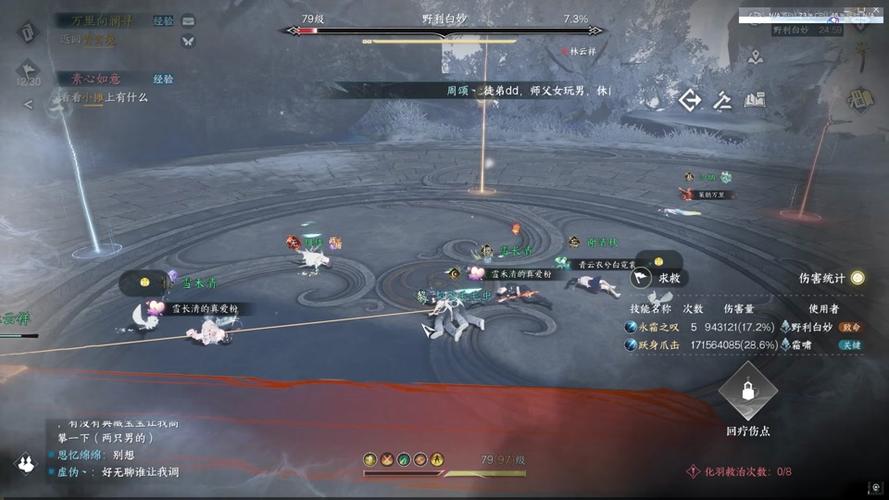Collapse the left panel with the arrow
The height and width of the screenshot is (500, 889).
(x=28, y=104)
